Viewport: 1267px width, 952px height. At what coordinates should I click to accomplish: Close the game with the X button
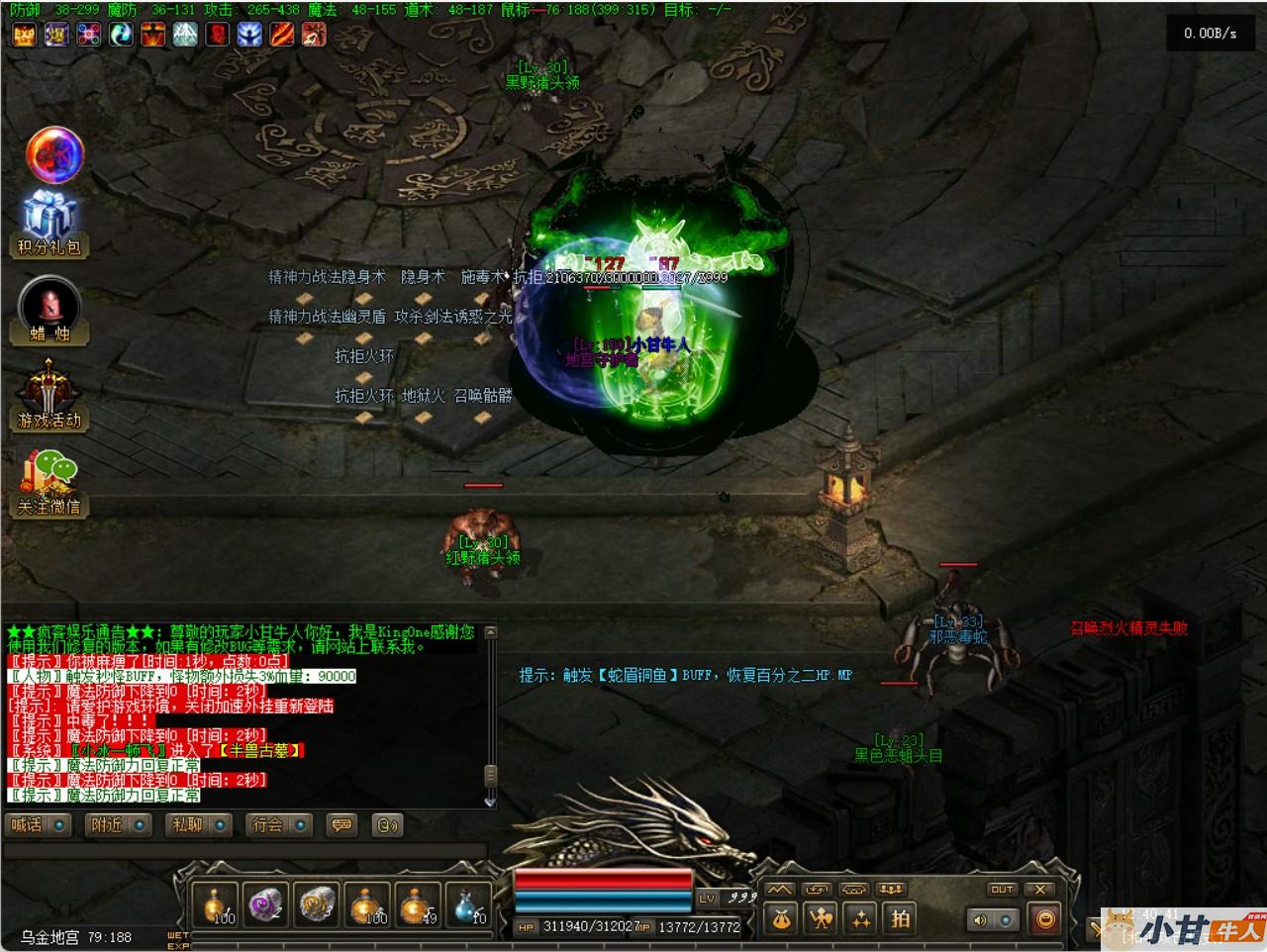click(1039, 889)
